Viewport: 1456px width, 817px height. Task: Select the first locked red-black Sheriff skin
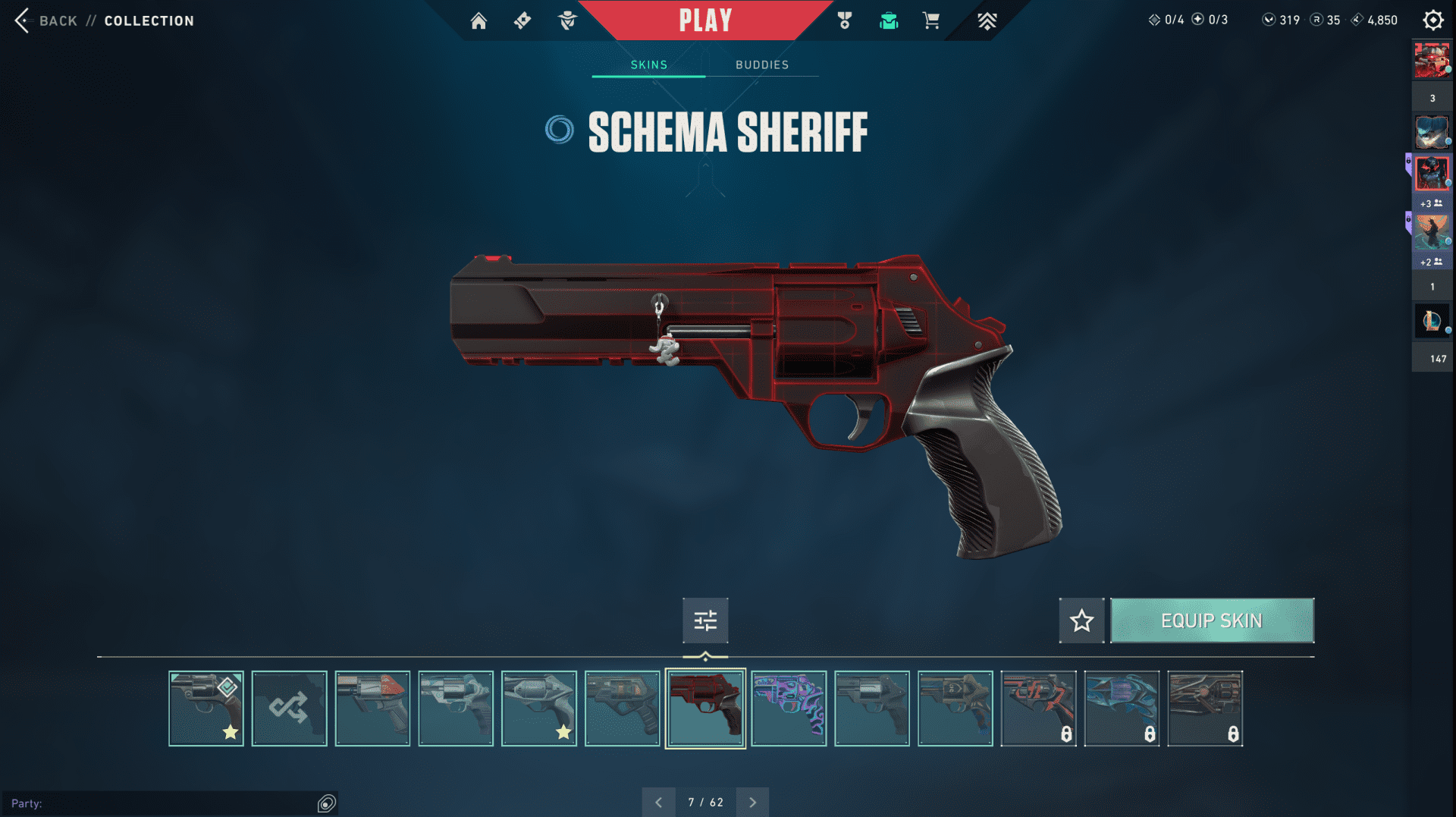tap(1038, 709)
